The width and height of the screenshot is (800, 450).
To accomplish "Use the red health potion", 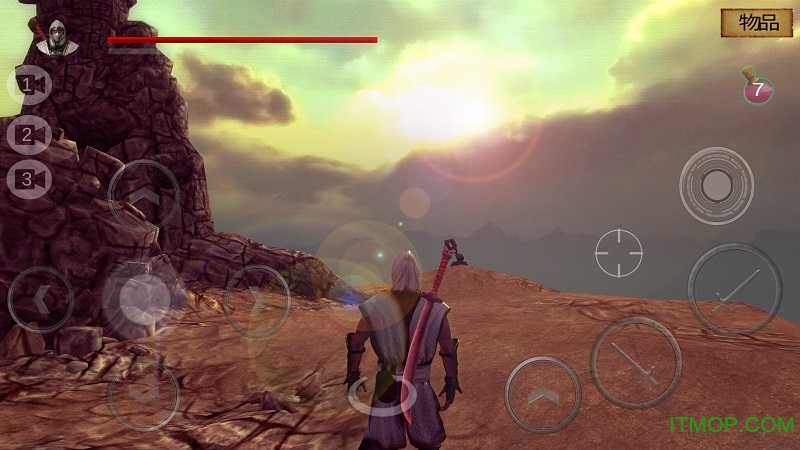I will point(756,88).
